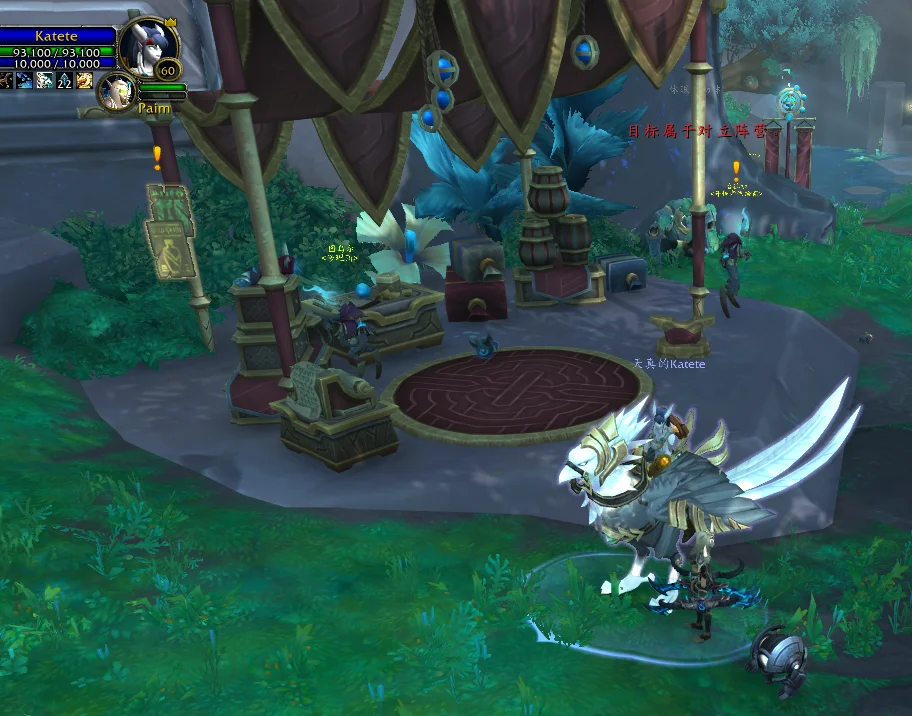
Task: Click the white winged mount buff icon
Action: pos(45,80)
